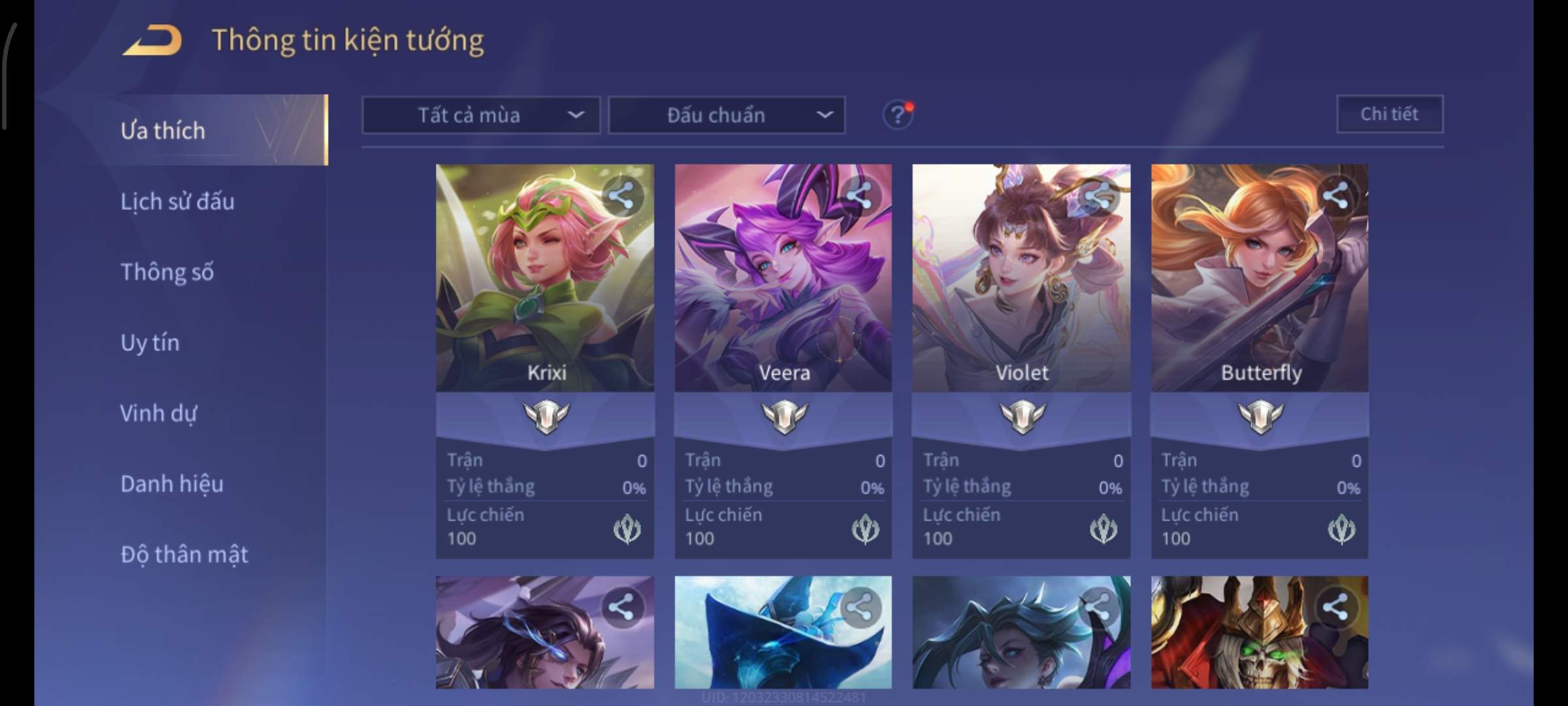Click the question mark help icon
The height and width of the screenshot is (706, 1568).
[x=898, y=116]
